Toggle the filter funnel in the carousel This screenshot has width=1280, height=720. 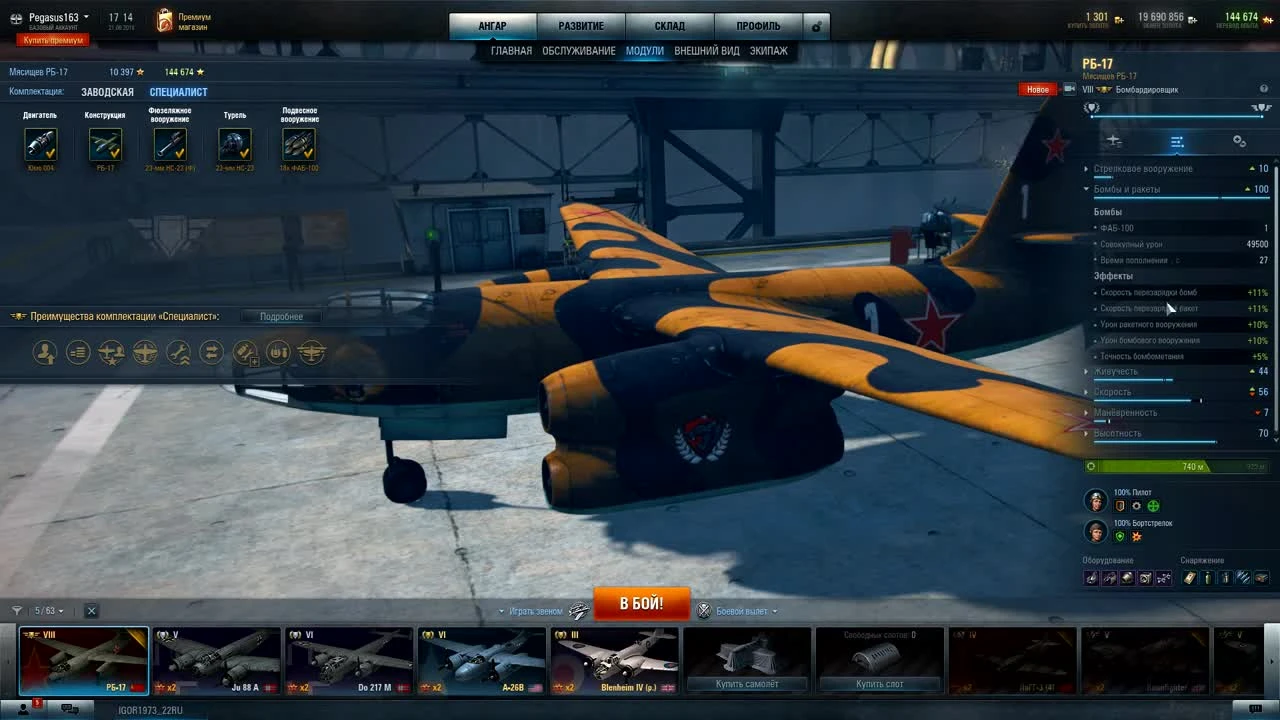[x=16, y=610]
